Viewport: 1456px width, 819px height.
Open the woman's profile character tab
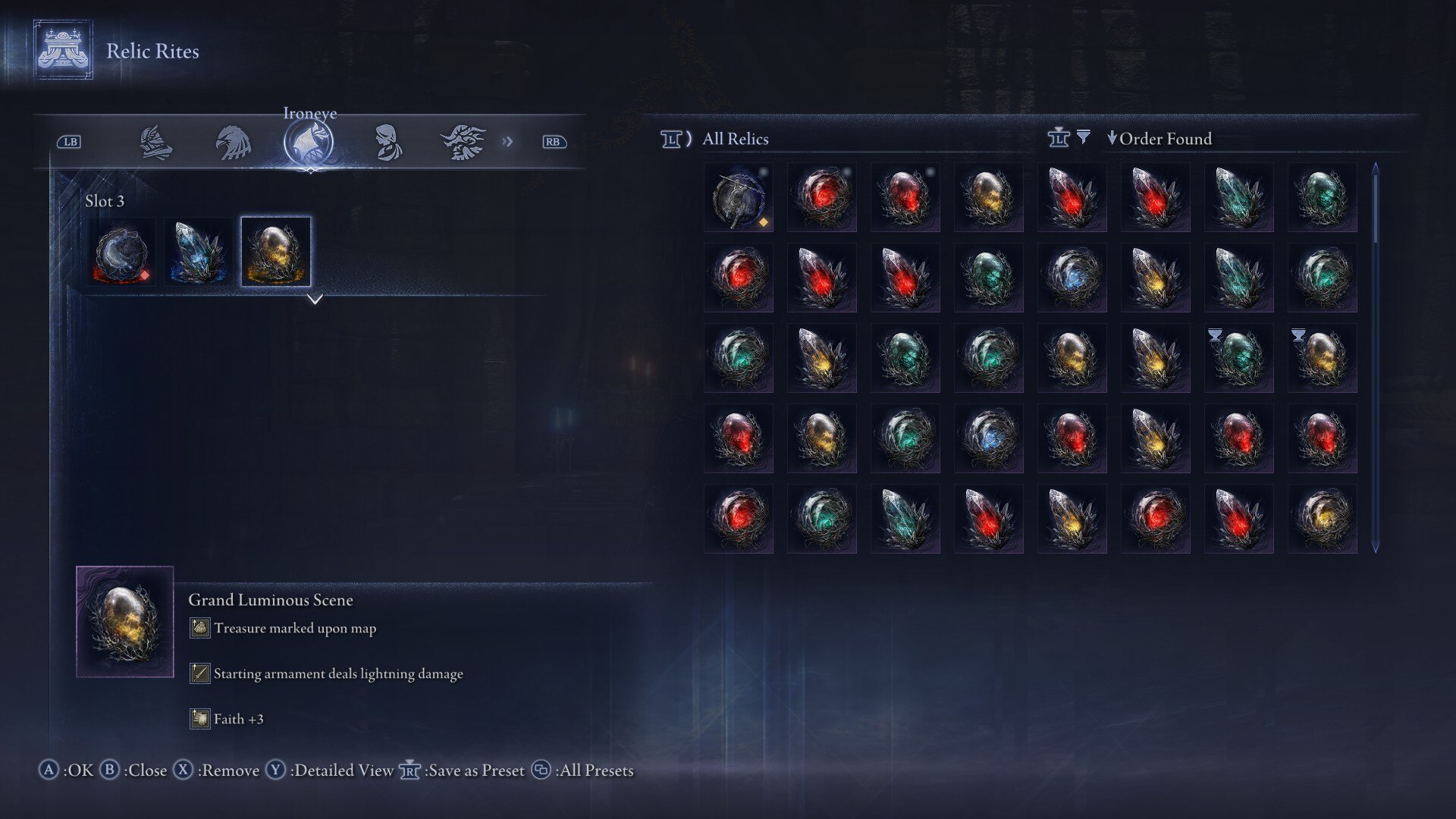[x=387, y=143]
